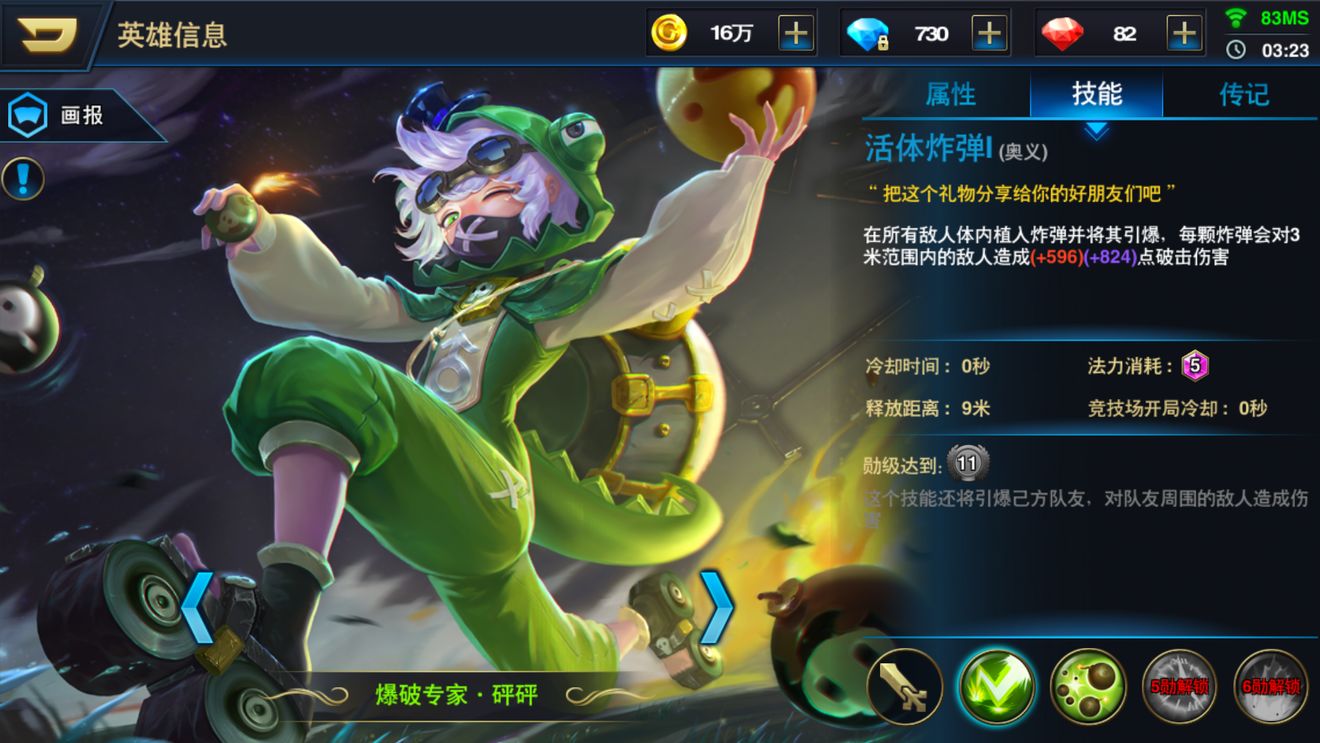
Task: Click the pink mana cost gem badge
Action: (x=1196, y=365)
